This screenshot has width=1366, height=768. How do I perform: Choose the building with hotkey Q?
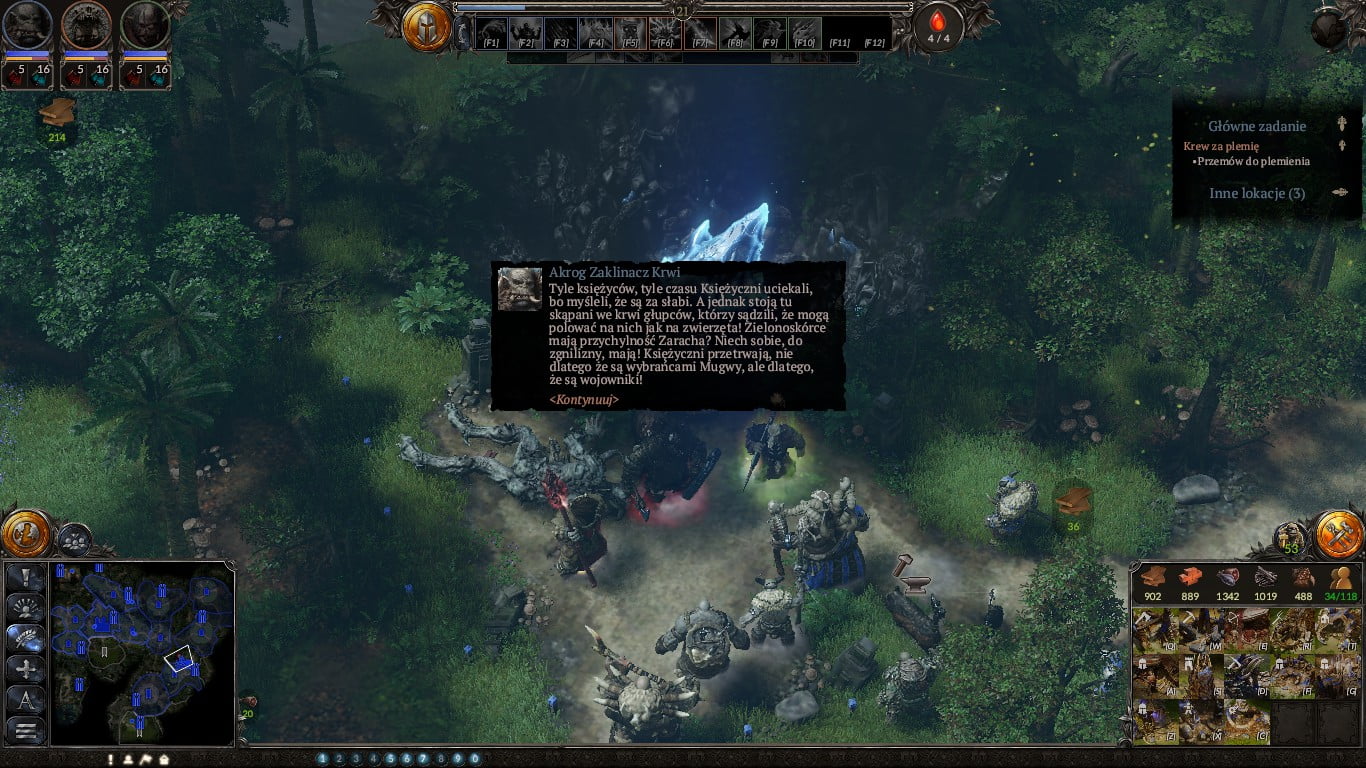(1154, 630)
